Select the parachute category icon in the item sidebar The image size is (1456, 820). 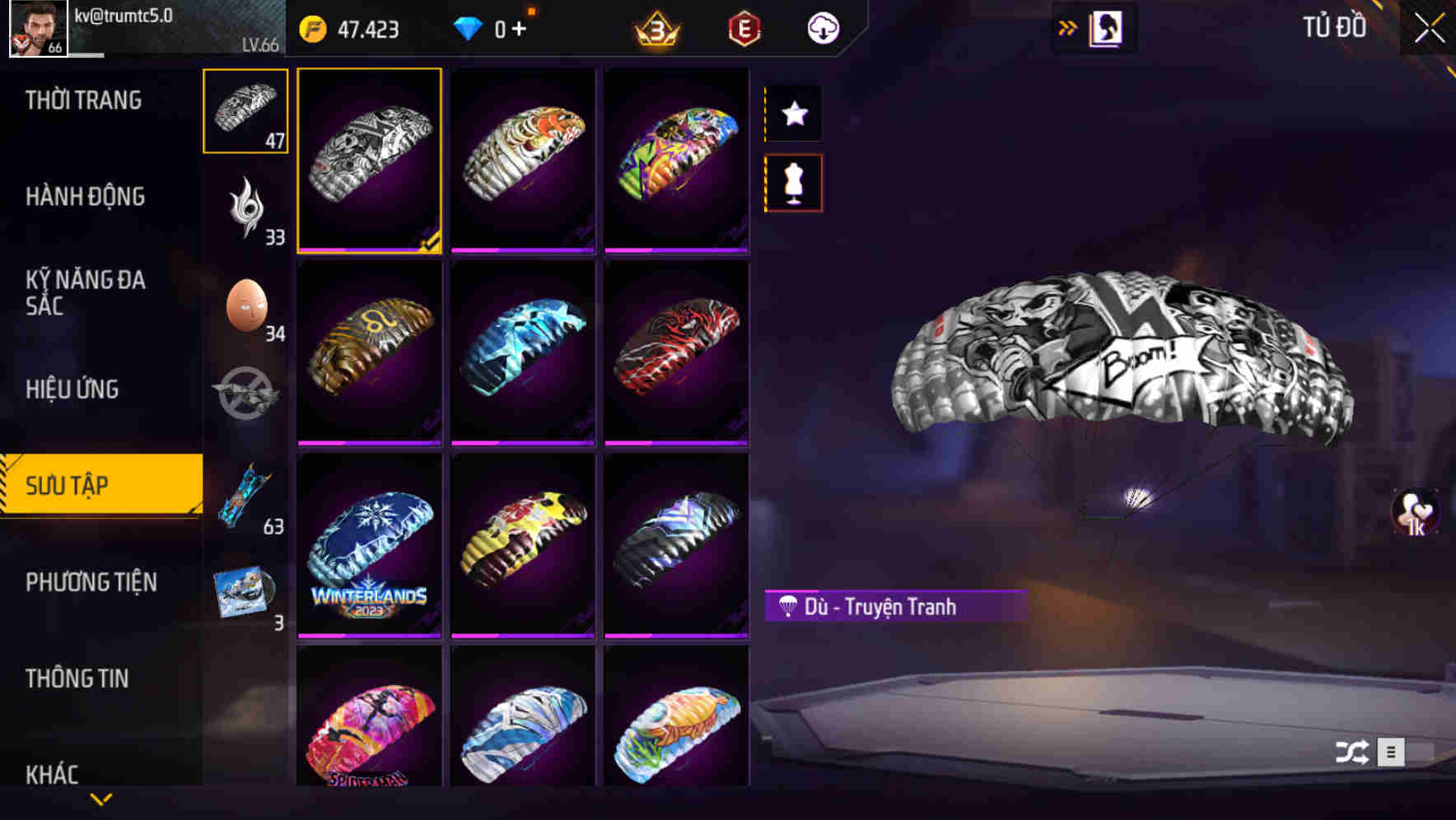pyautogui.click(x=245, y=111)
